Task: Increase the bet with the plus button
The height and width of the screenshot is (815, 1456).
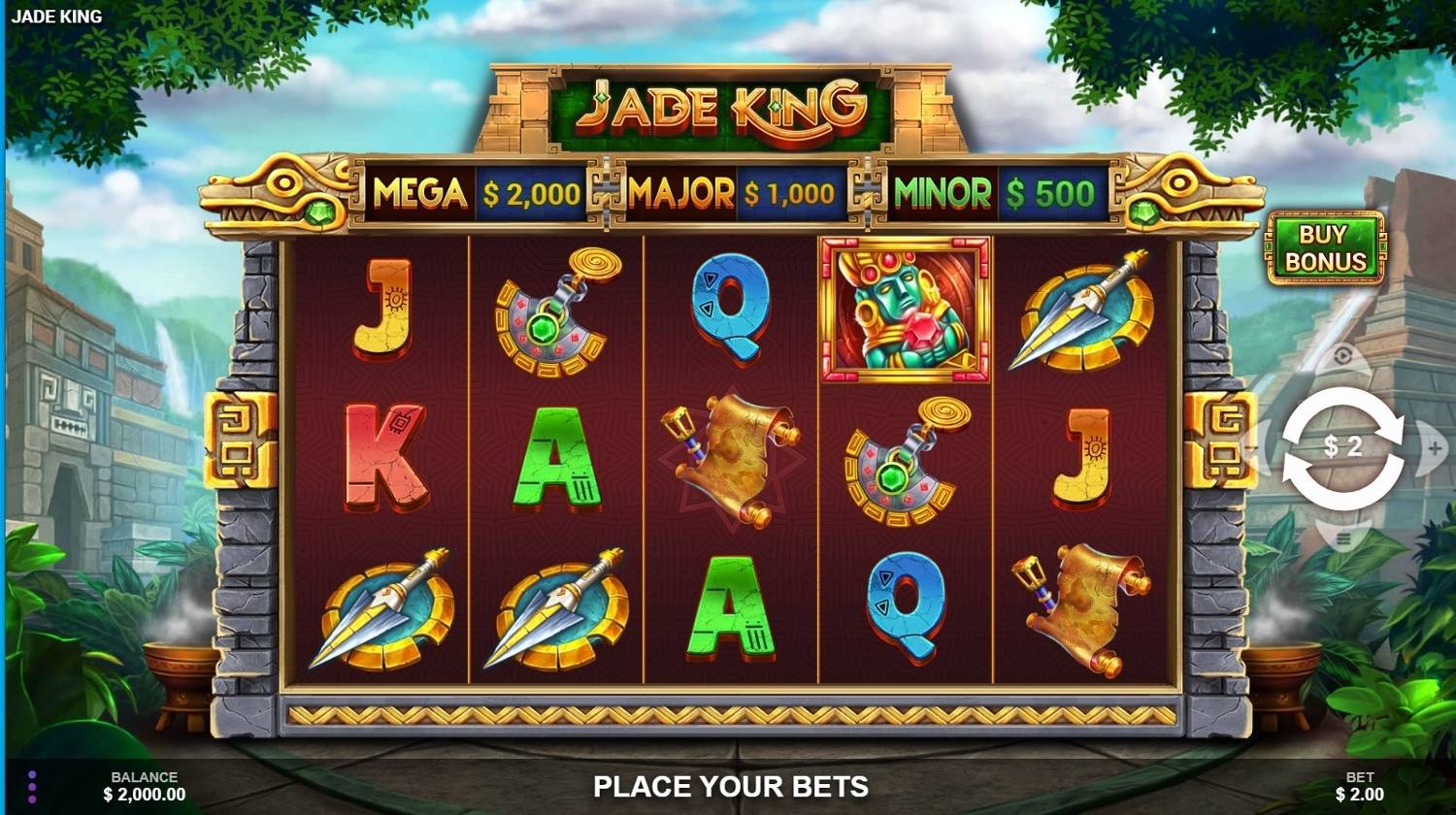Action: coord(1435,448)
